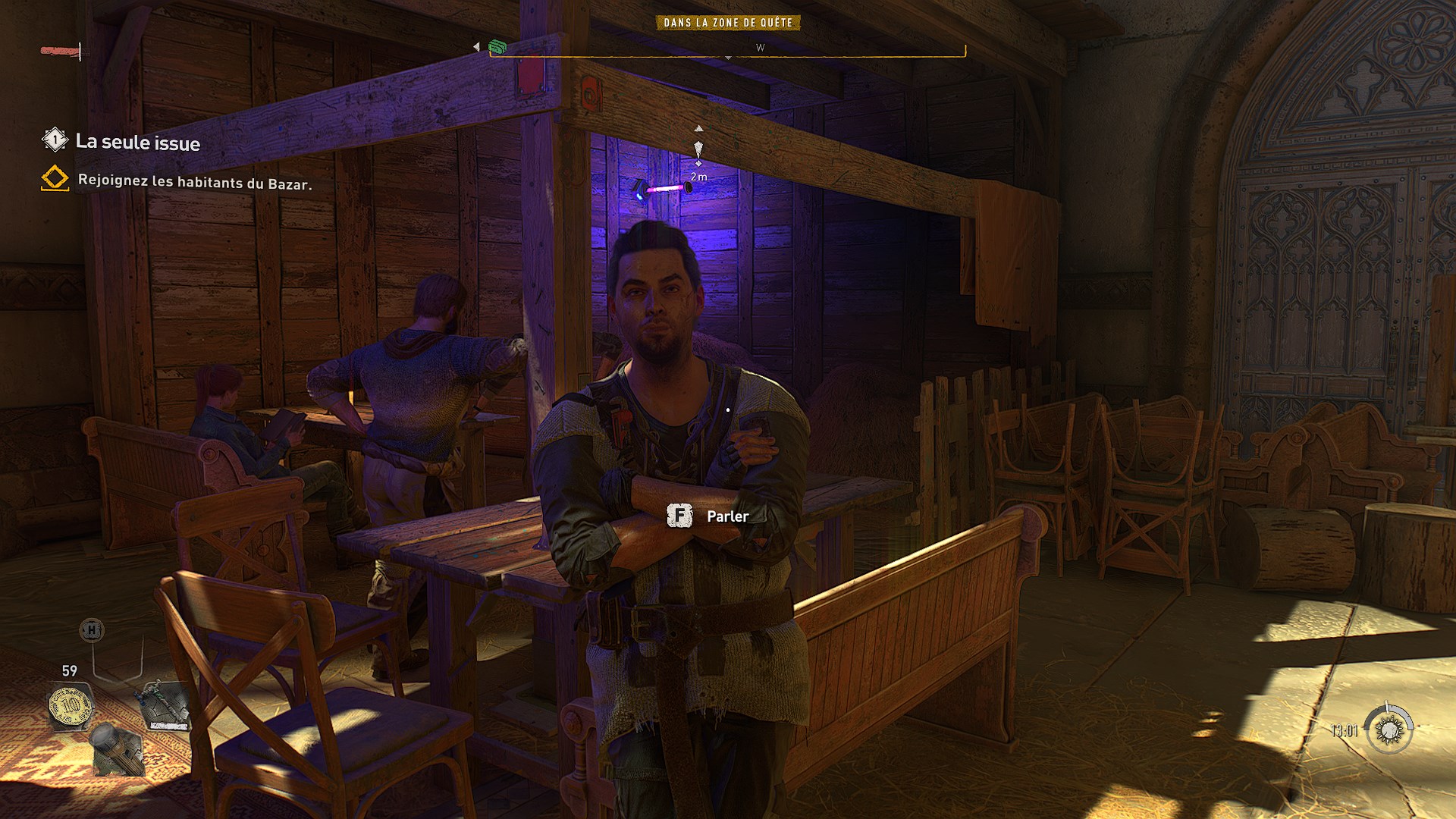Screen dimensions: 1456x819
Task: Select the DANS LA ZONE DE QUÊTE banner
Action: [x=726, y=23]
